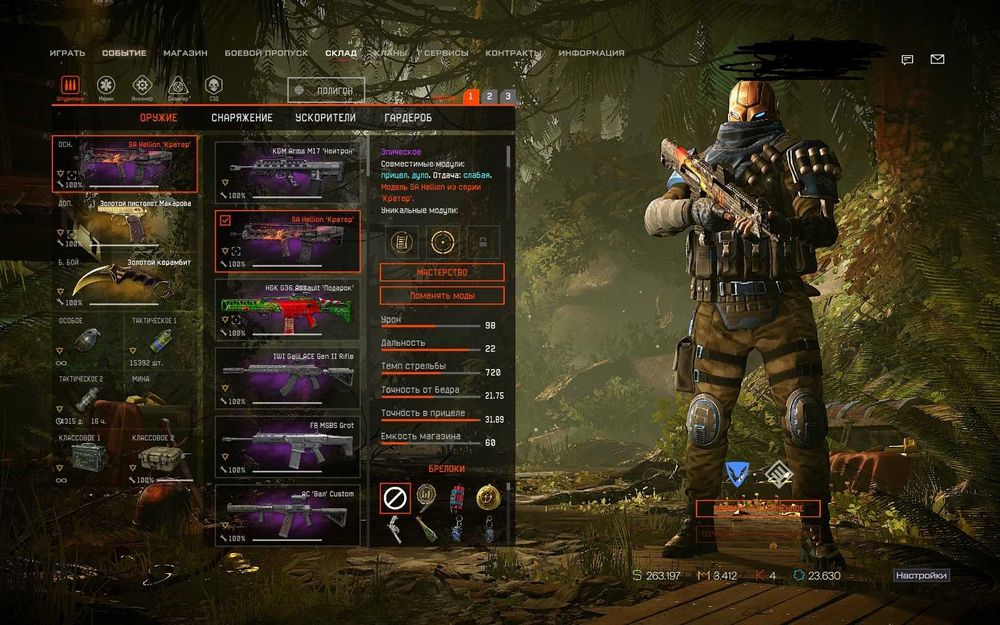Open Настройки settings button
Viewport: 1000px width, 625px height.
click(920, 576)
